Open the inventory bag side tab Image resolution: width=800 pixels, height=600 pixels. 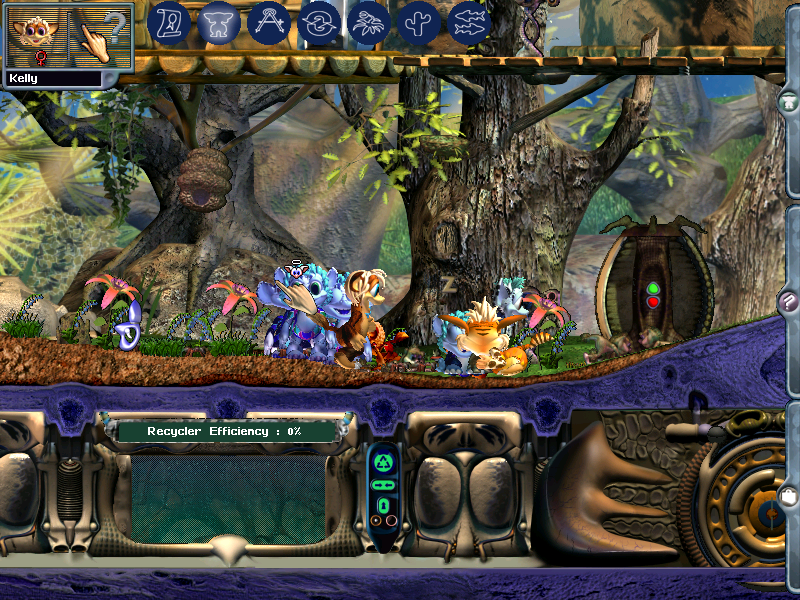pyautogui.click(x=789, y=495)
